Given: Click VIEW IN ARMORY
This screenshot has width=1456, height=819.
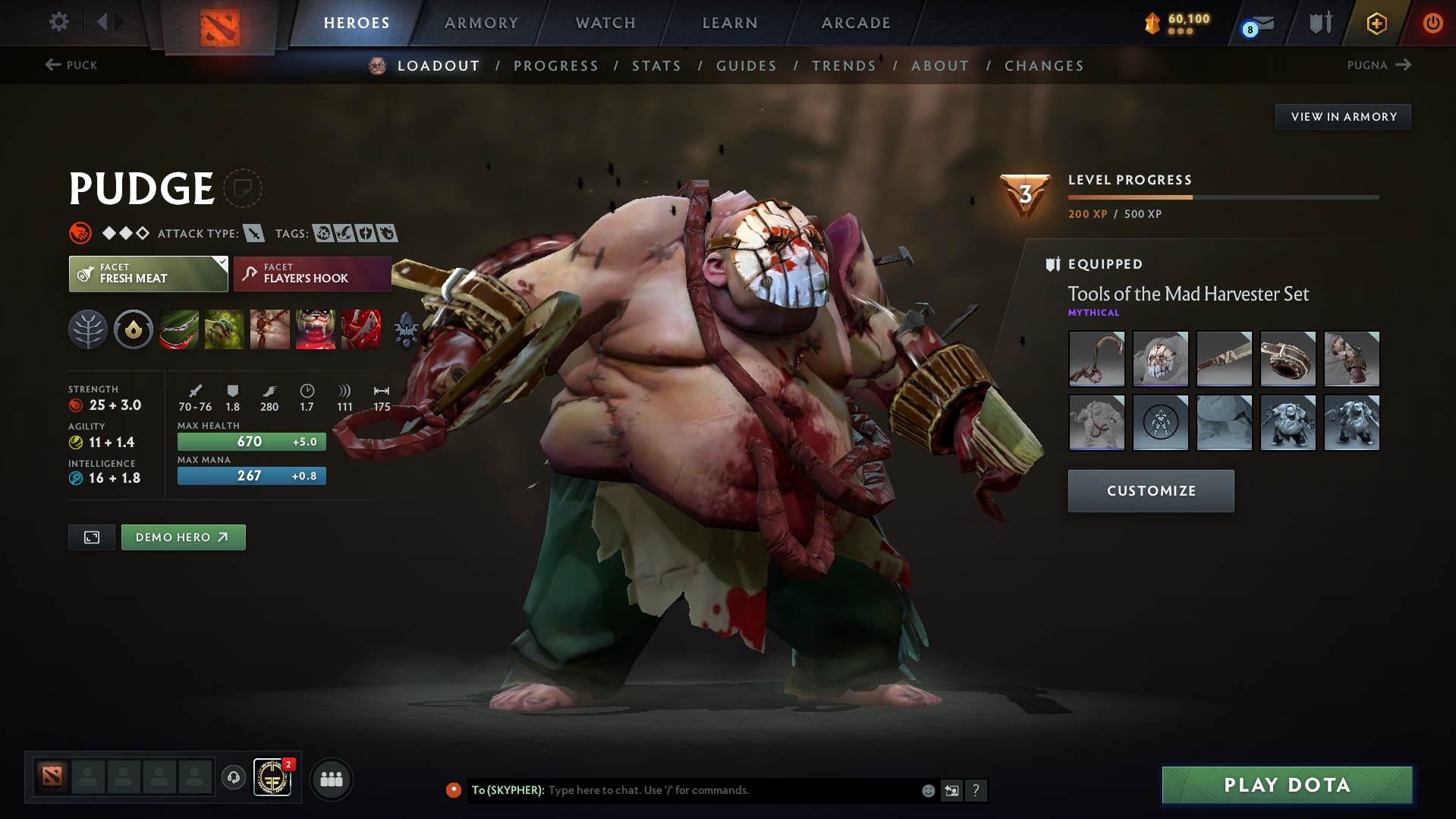Looking at the screenshot, I should [x=1342, y=116].
